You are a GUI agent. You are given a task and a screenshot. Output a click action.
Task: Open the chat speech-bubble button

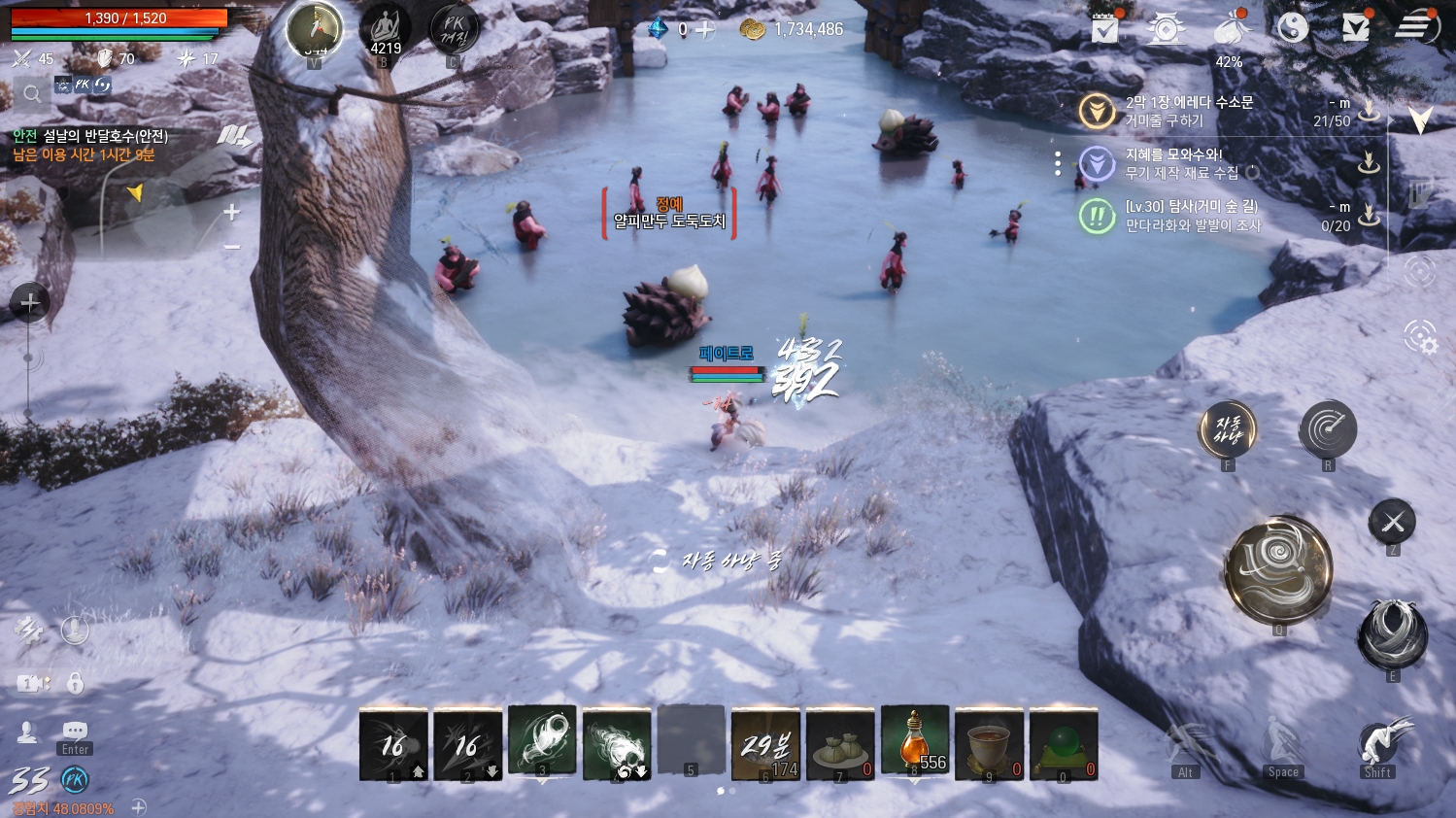pos(75,731)
